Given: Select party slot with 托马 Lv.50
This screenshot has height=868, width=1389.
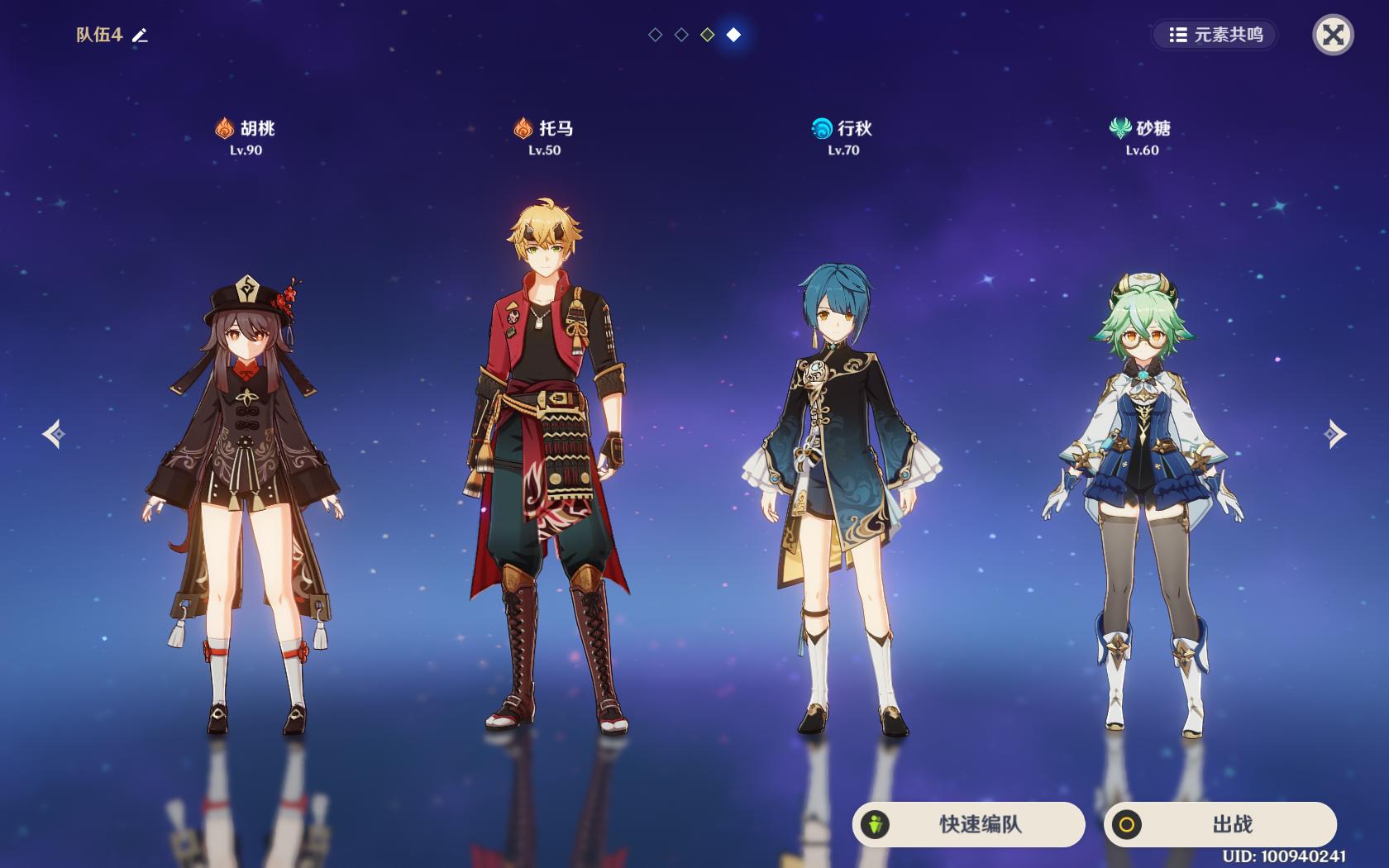Looking at the screenshot, I should [546, 463].
